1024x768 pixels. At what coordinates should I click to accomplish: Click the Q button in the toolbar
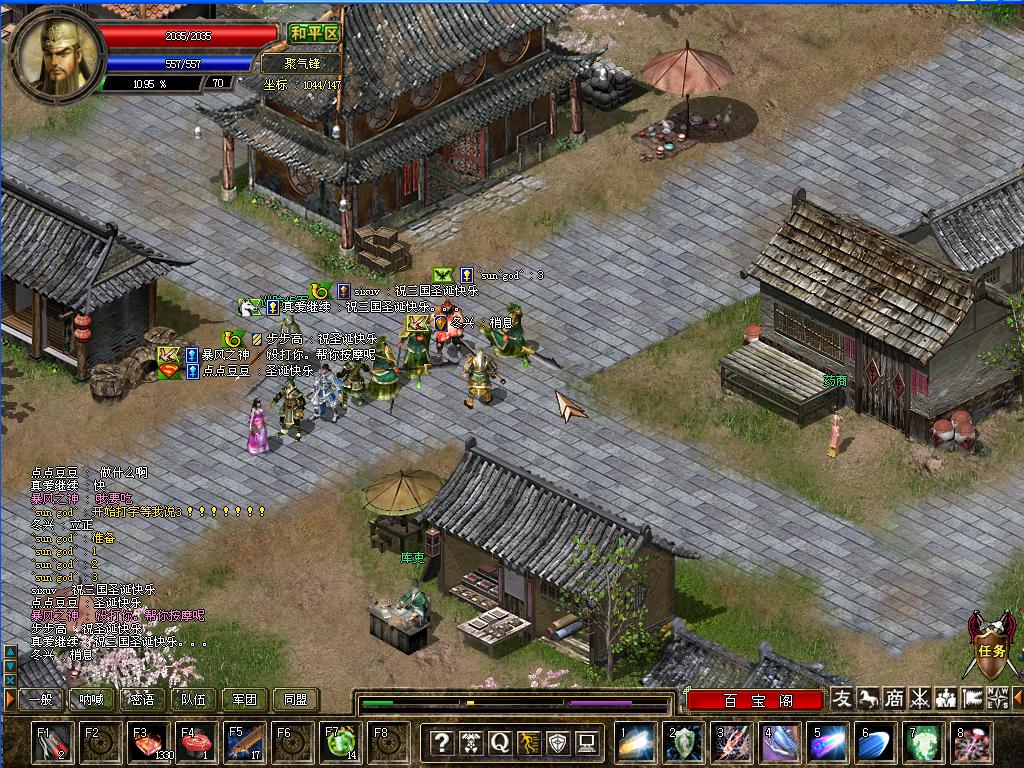pos(500,742)
